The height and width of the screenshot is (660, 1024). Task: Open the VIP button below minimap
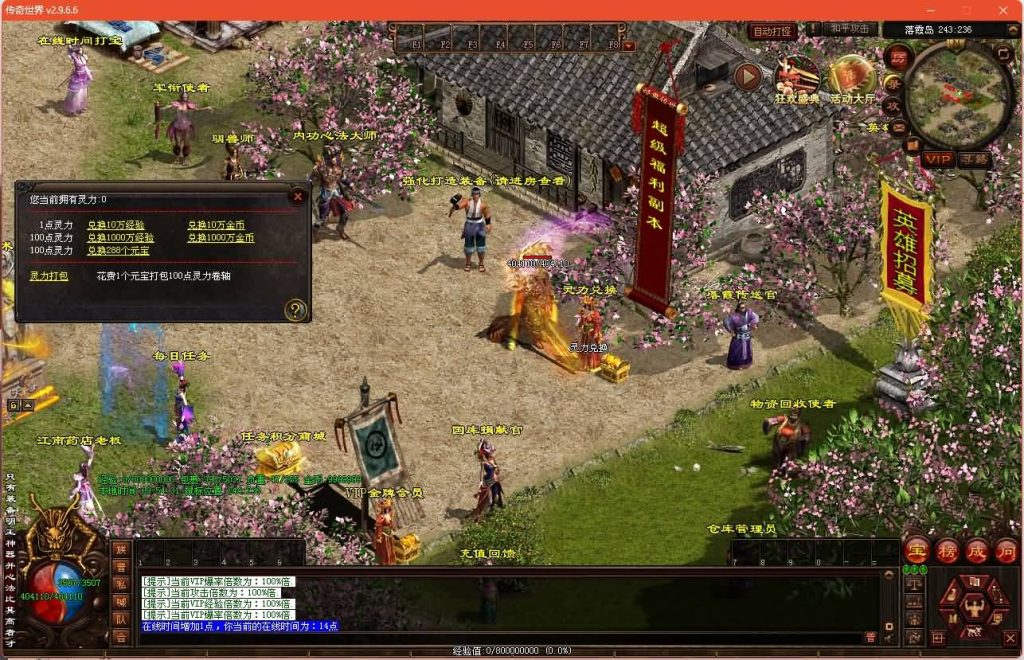[938, 160]
